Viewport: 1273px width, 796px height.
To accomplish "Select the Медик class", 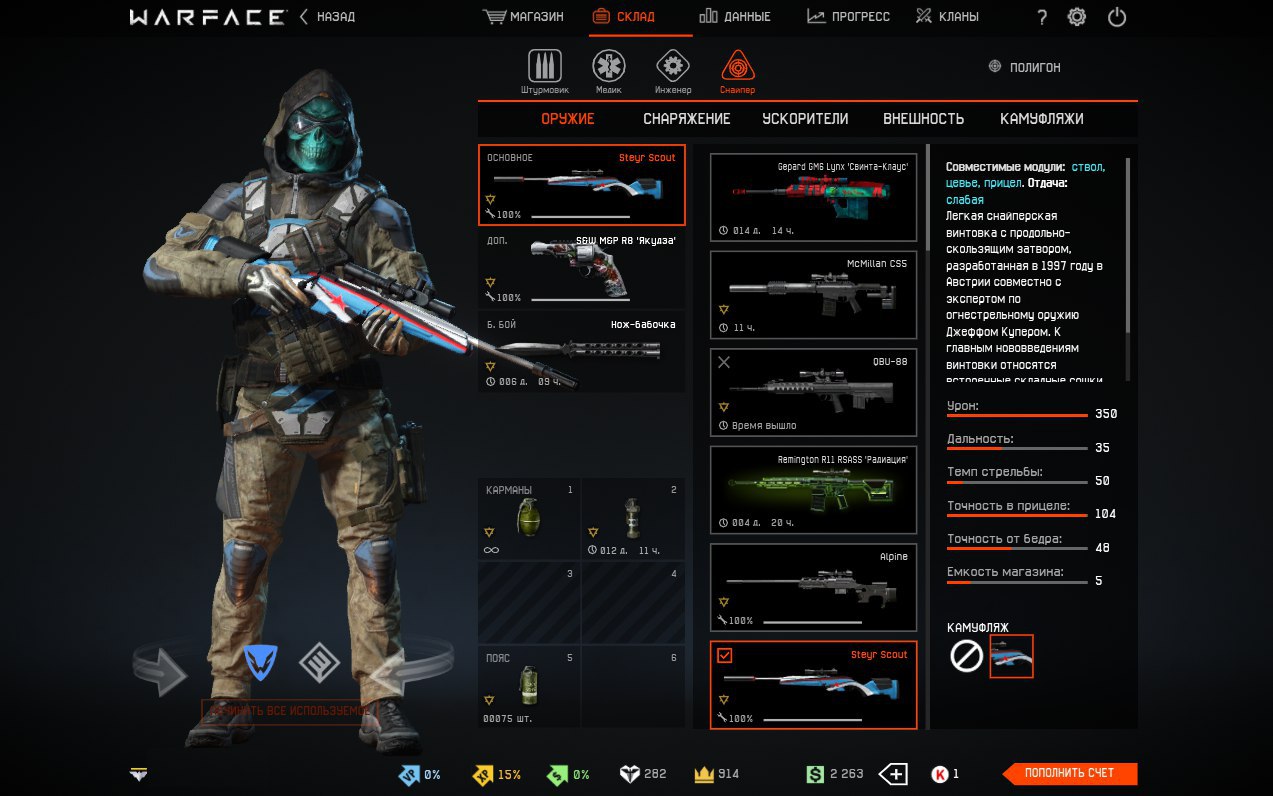I will coord(608,72).
